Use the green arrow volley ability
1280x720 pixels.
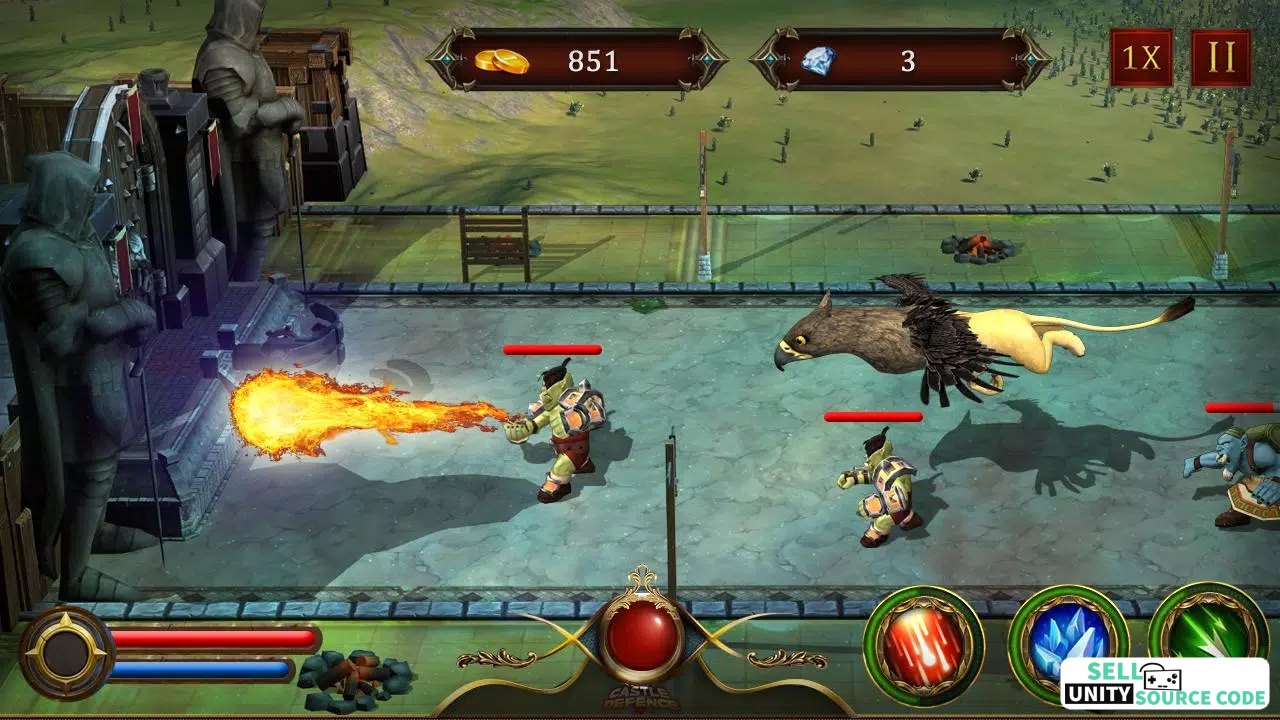[1208, 627]
